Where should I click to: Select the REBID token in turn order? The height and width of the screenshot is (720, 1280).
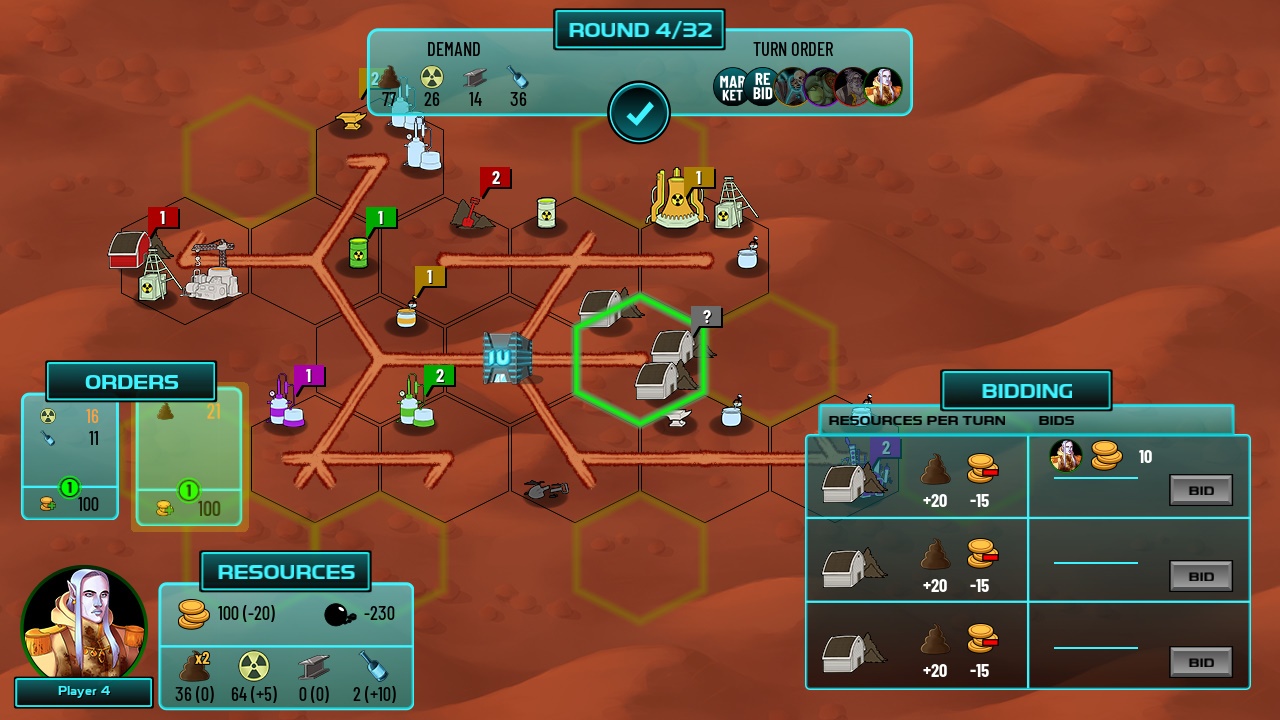tap(762, 87)
